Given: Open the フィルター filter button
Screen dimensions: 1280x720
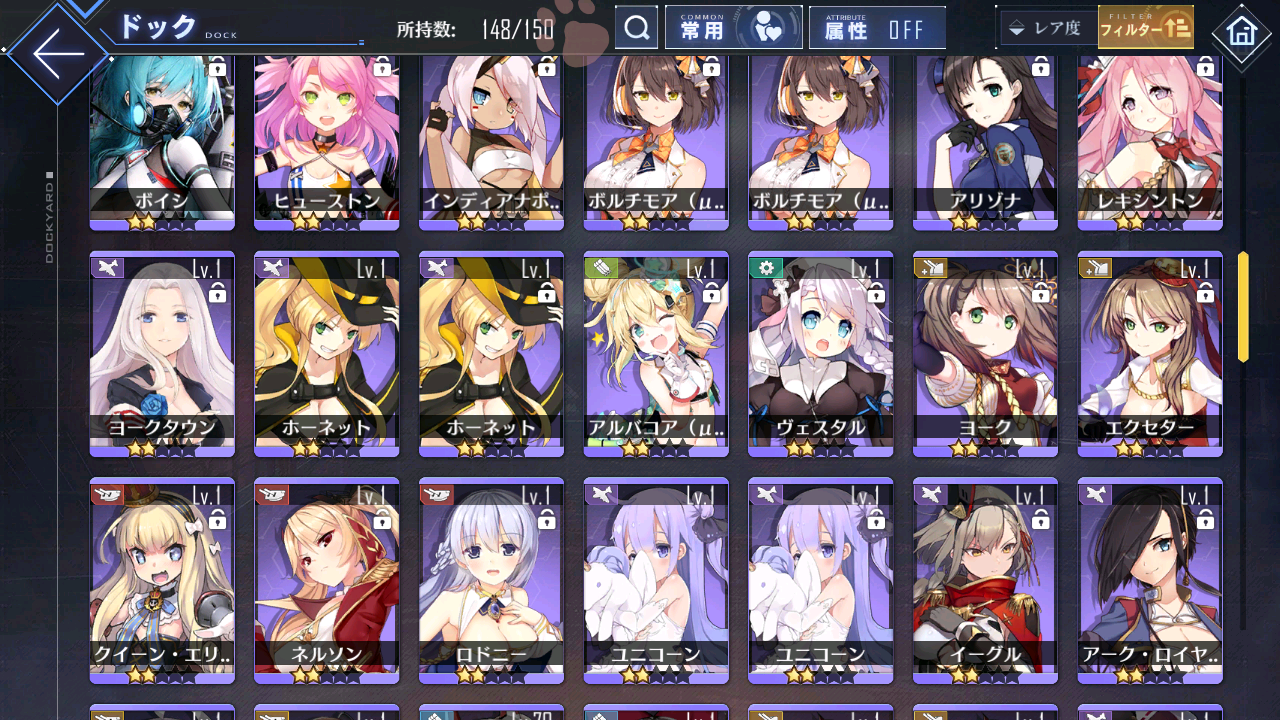Looking at the screenshot, I should [x=1146, y=28].
